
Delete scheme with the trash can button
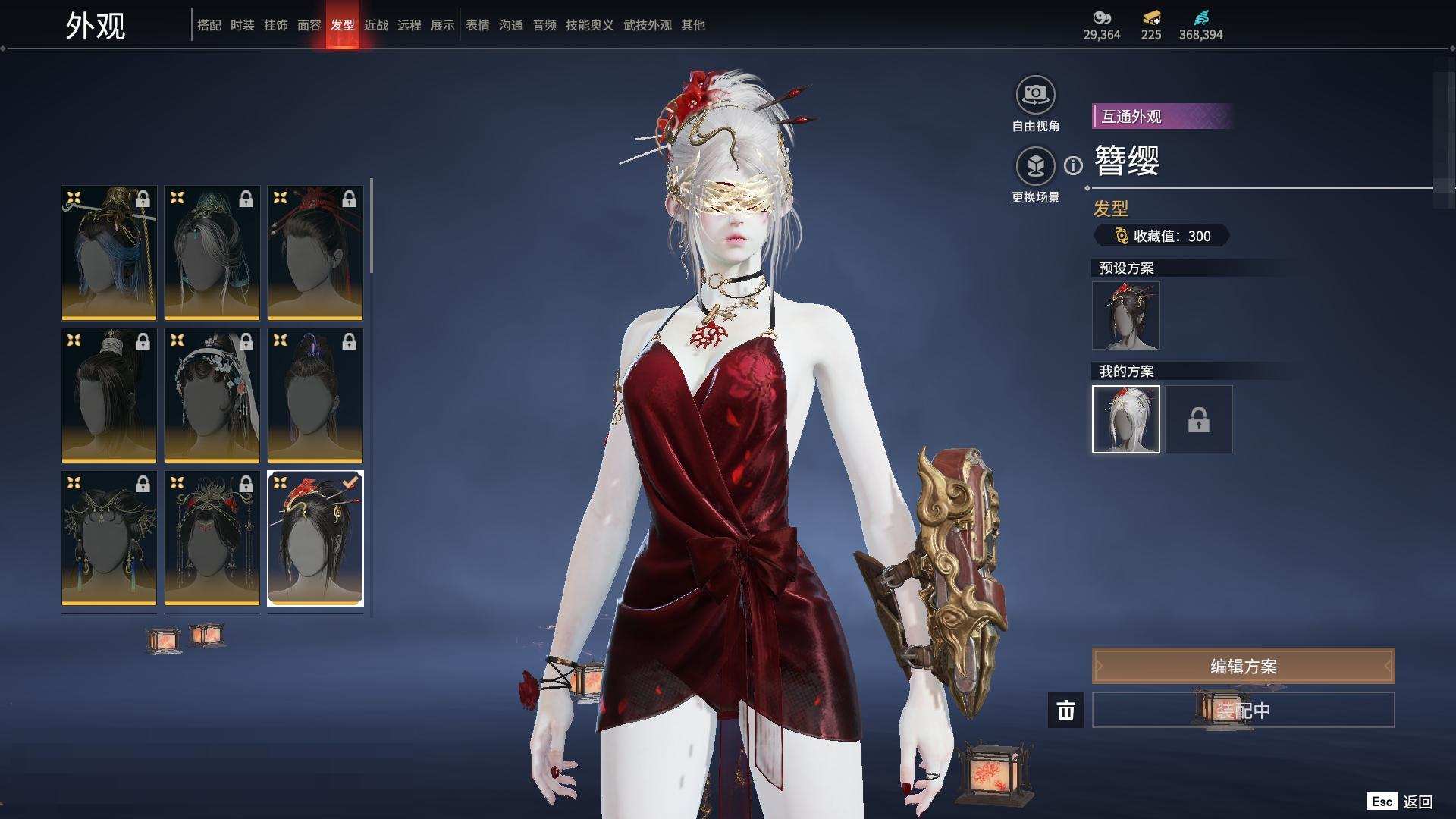[1065, 710]
